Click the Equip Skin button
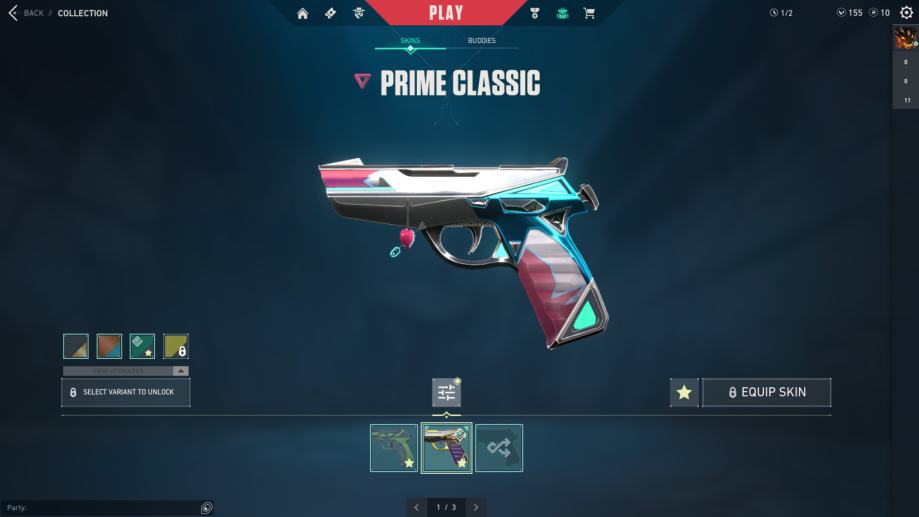The width and height of the screenshot is (919, 517). tap(766, 392)
